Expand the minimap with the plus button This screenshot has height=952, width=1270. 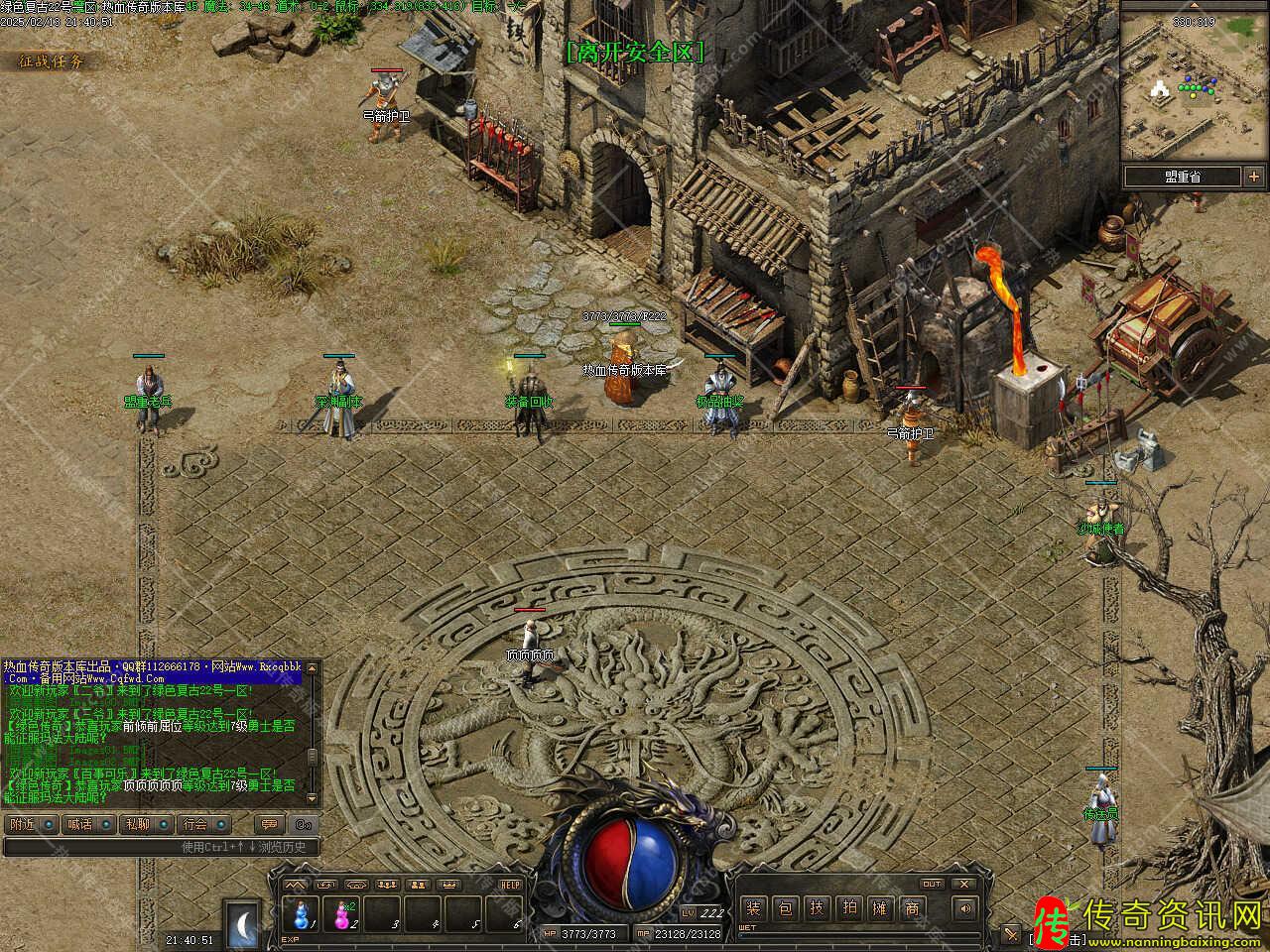coord(1253,177)
